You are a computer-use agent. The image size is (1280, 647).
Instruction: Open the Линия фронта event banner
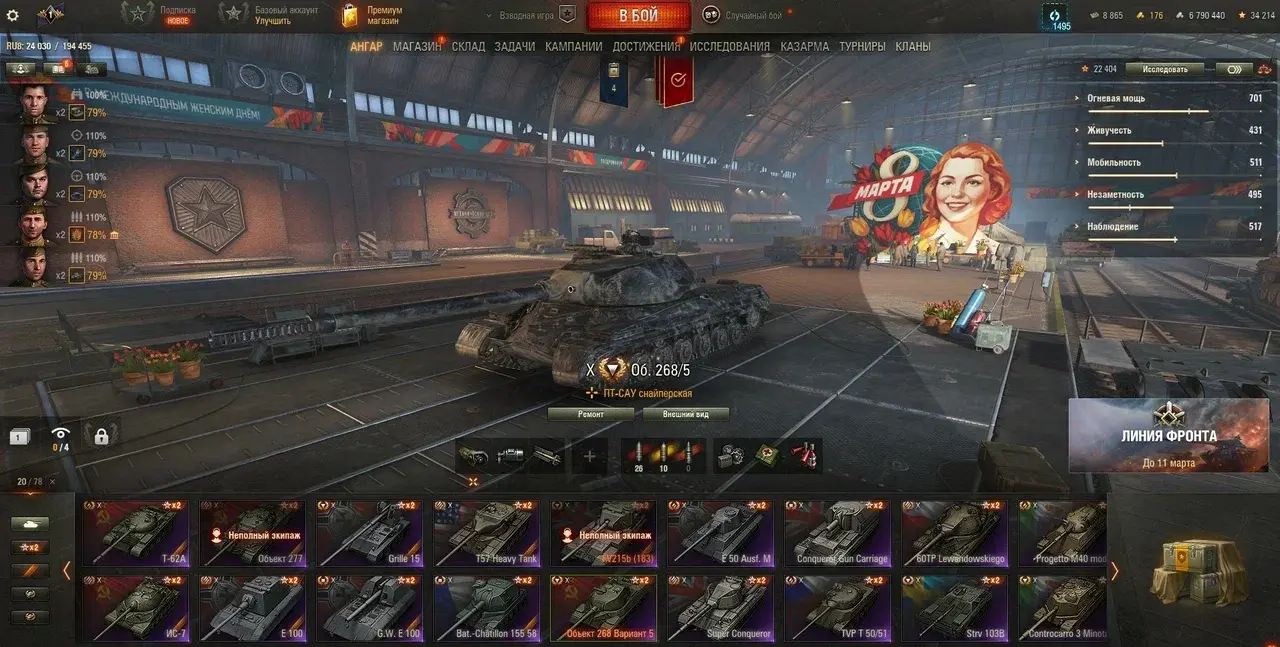(1168, 435)
